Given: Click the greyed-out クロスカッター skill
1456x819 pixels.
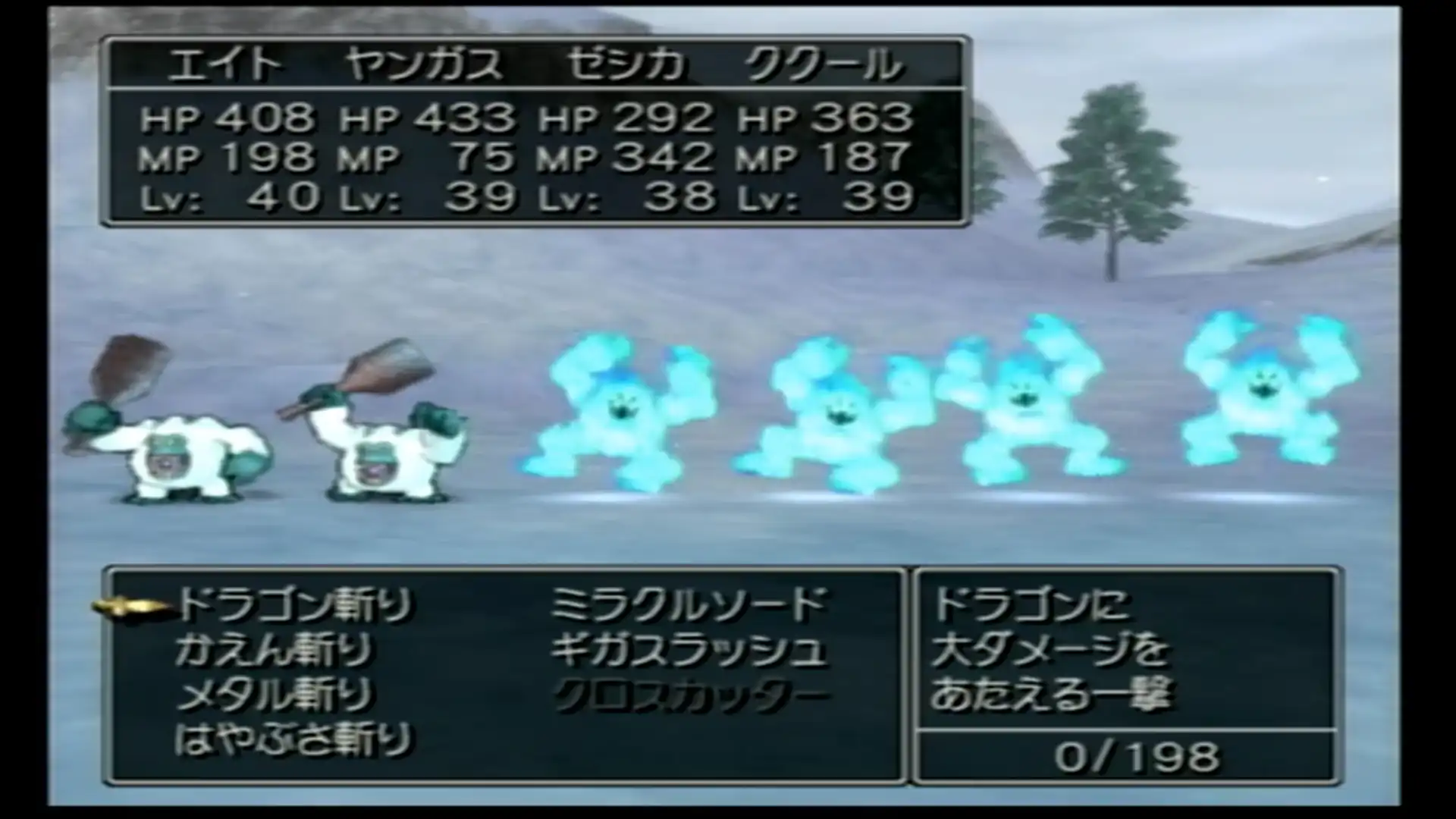Looking at the screenshot, I should pos(688,695).
